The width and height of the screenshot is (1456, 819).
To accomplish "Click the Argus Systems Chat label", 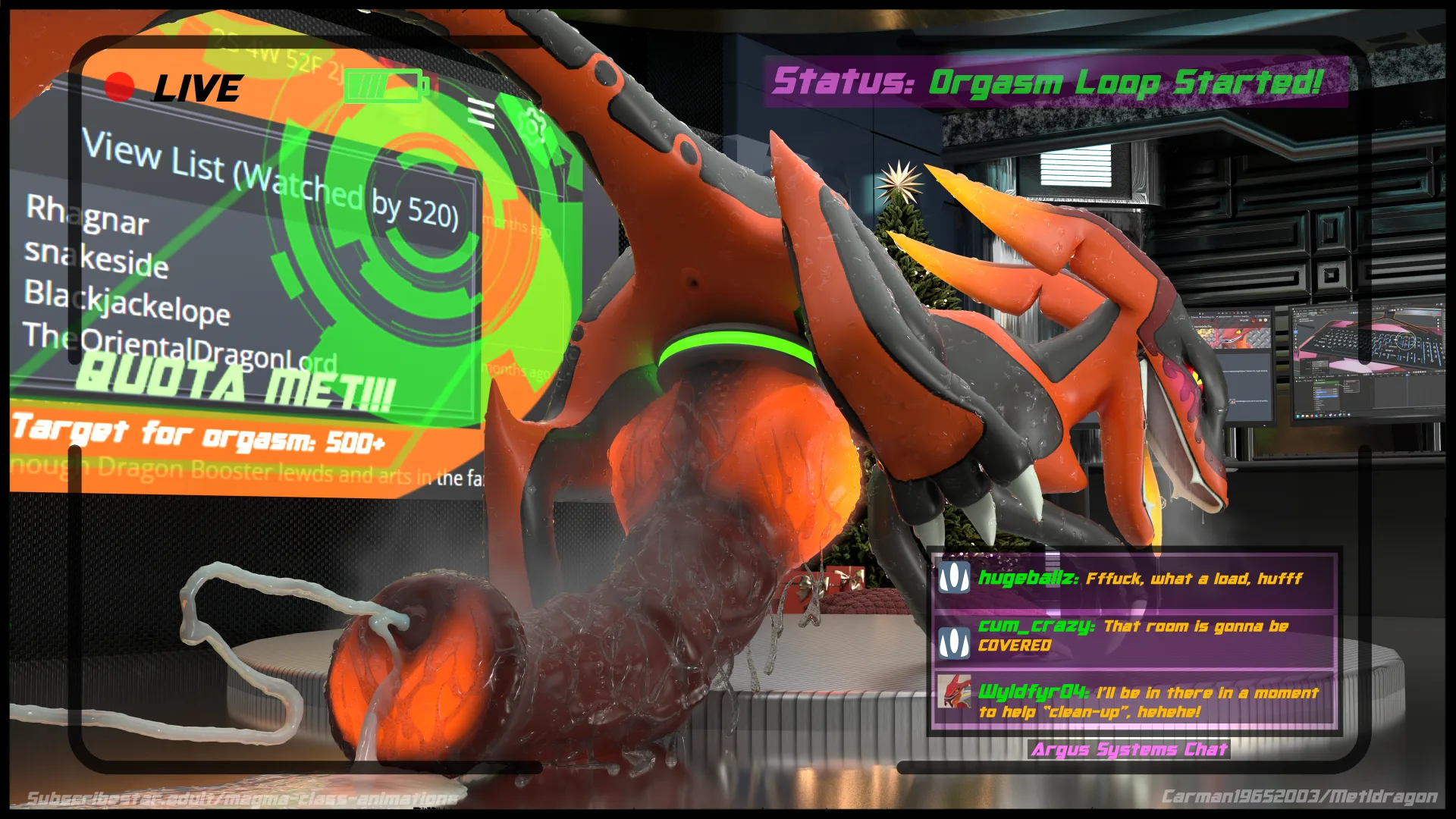I will click(x=1129, y=749).
